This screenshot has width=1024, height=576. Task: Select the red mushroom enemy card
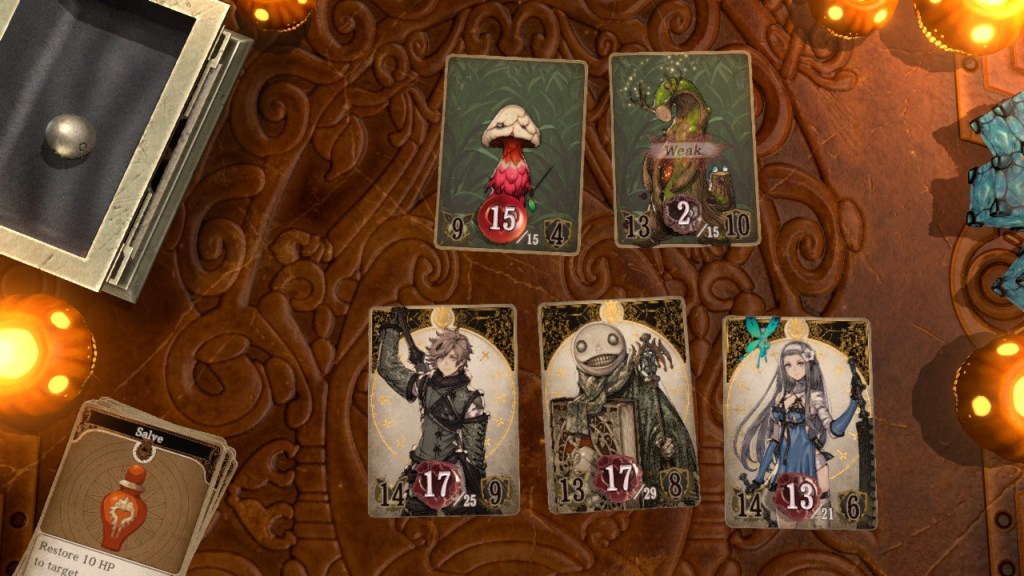pyautogui.click(x=511, y=150)
